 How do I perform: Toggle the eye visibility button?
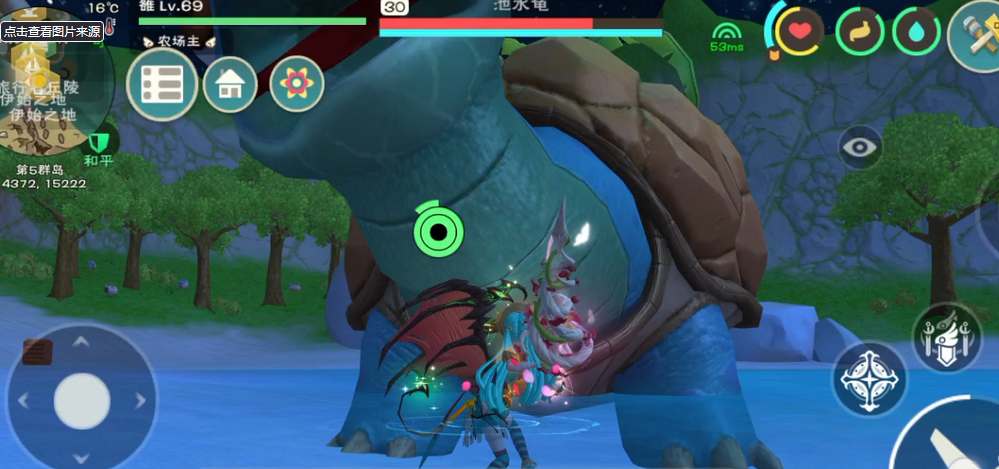click(x=860, y=148)
